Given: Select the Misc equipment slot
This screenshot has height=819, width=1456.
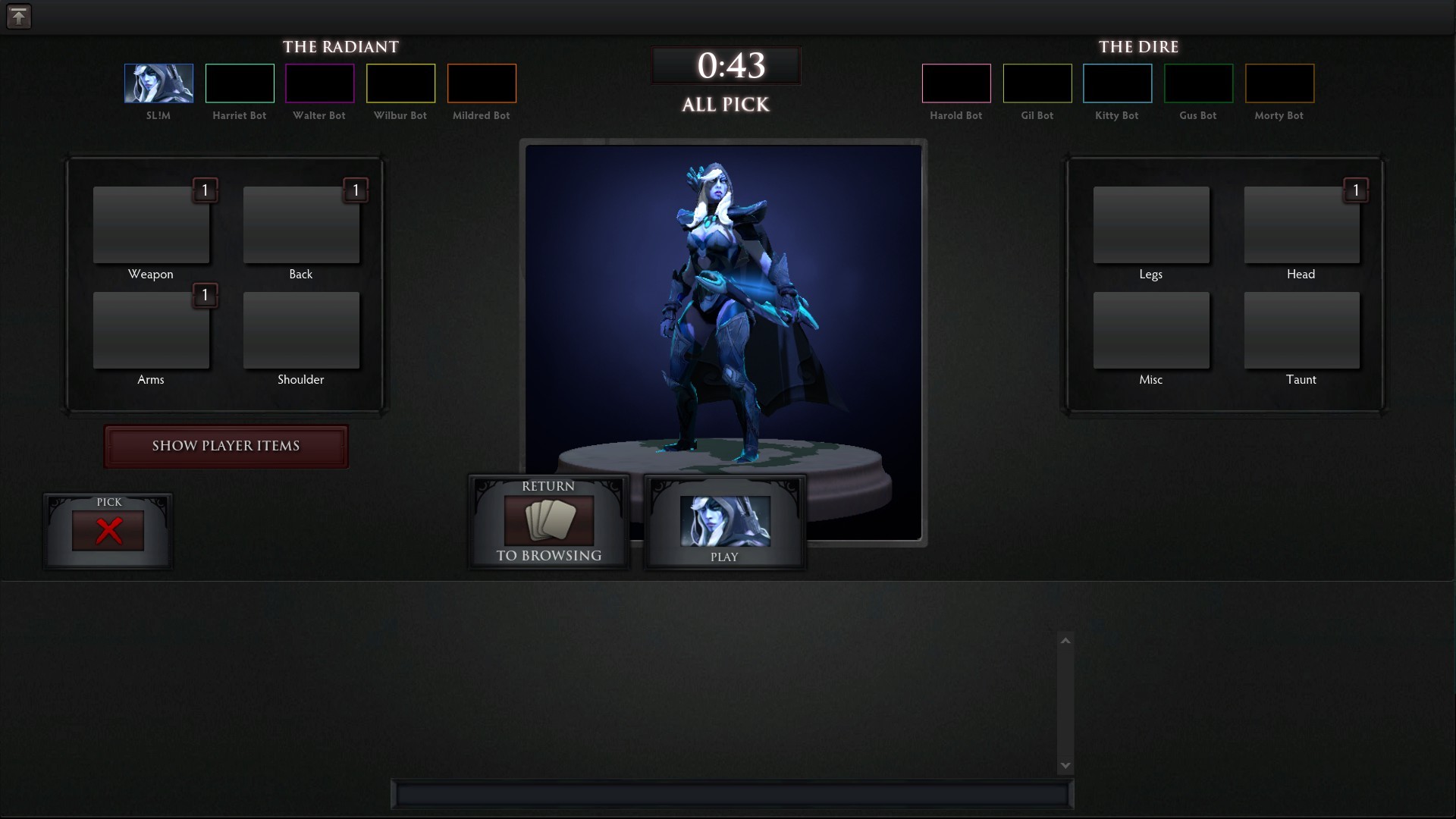Looking at the screenshot, I should coord(1150,331).
